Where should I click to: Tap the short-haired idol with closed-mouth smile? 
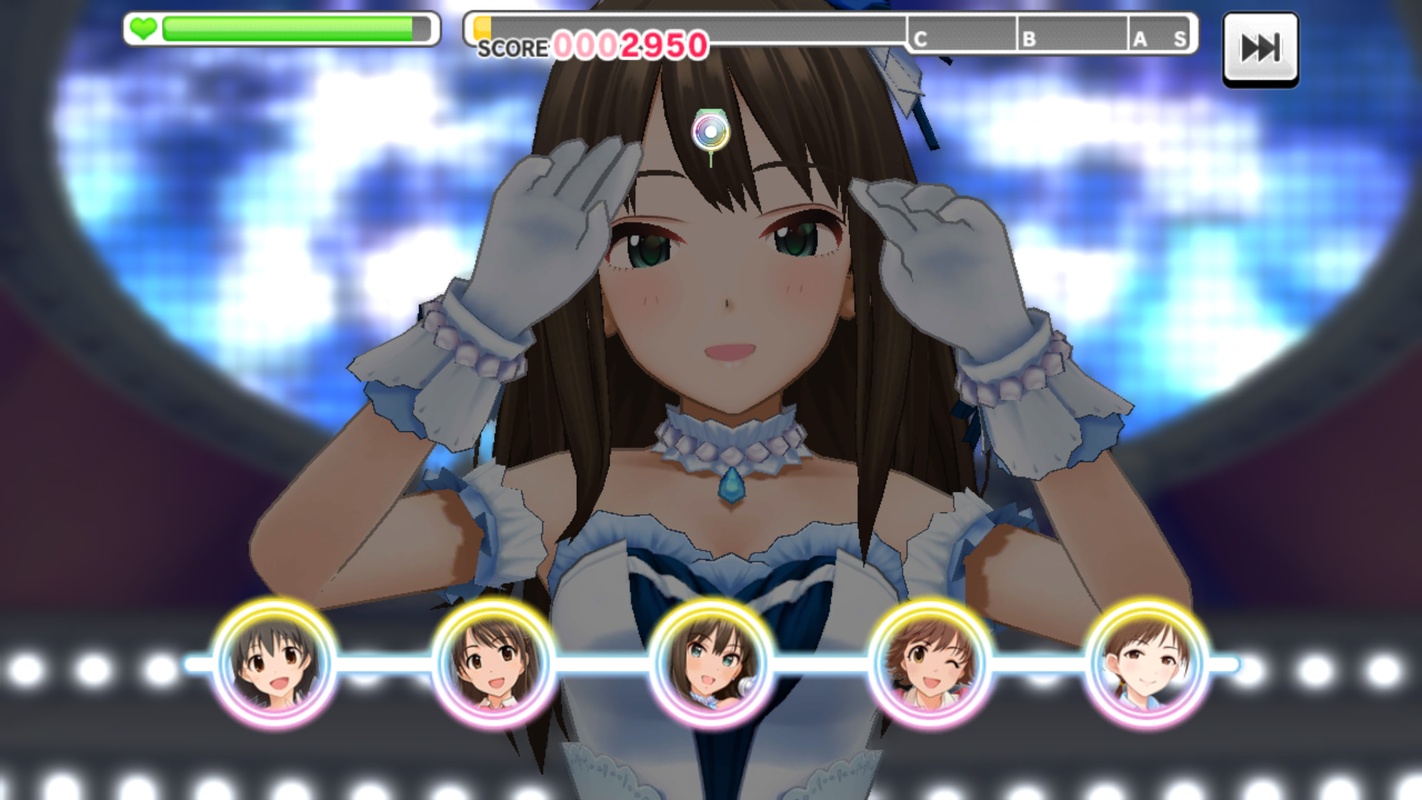(1147, 663)
